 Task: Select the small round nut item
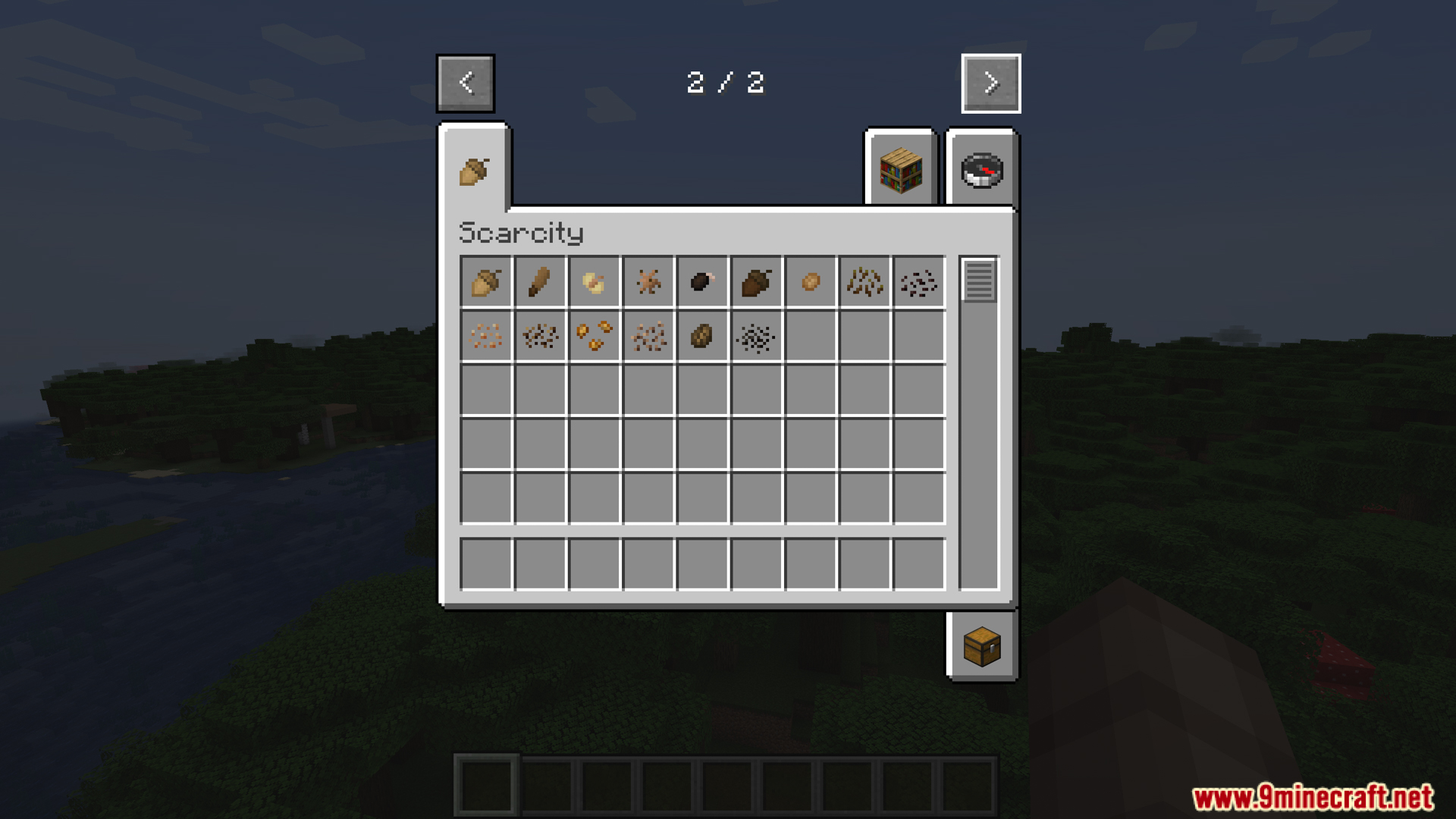(811, 282)
